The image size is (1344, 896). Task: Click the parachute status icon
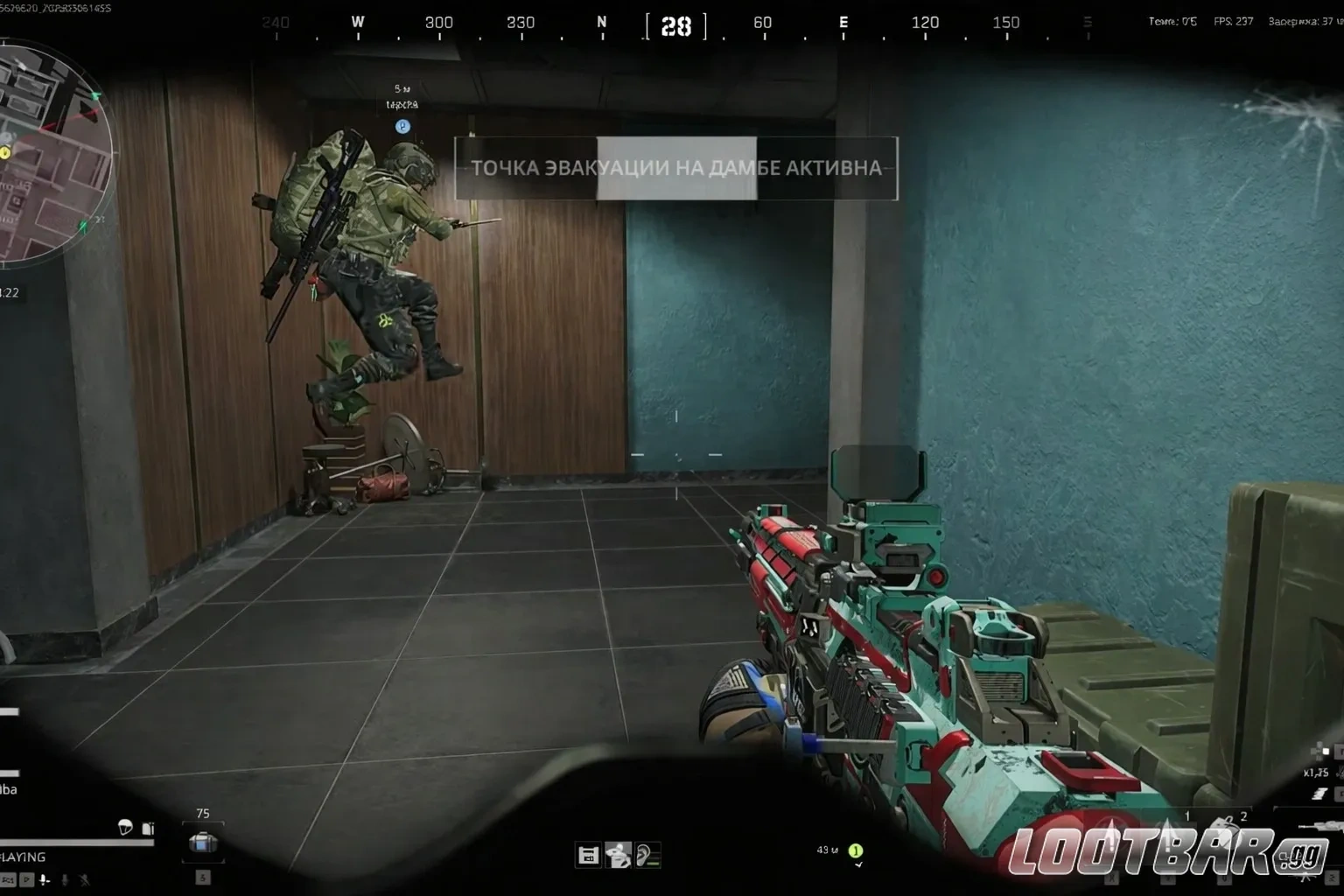pos(125,827)
